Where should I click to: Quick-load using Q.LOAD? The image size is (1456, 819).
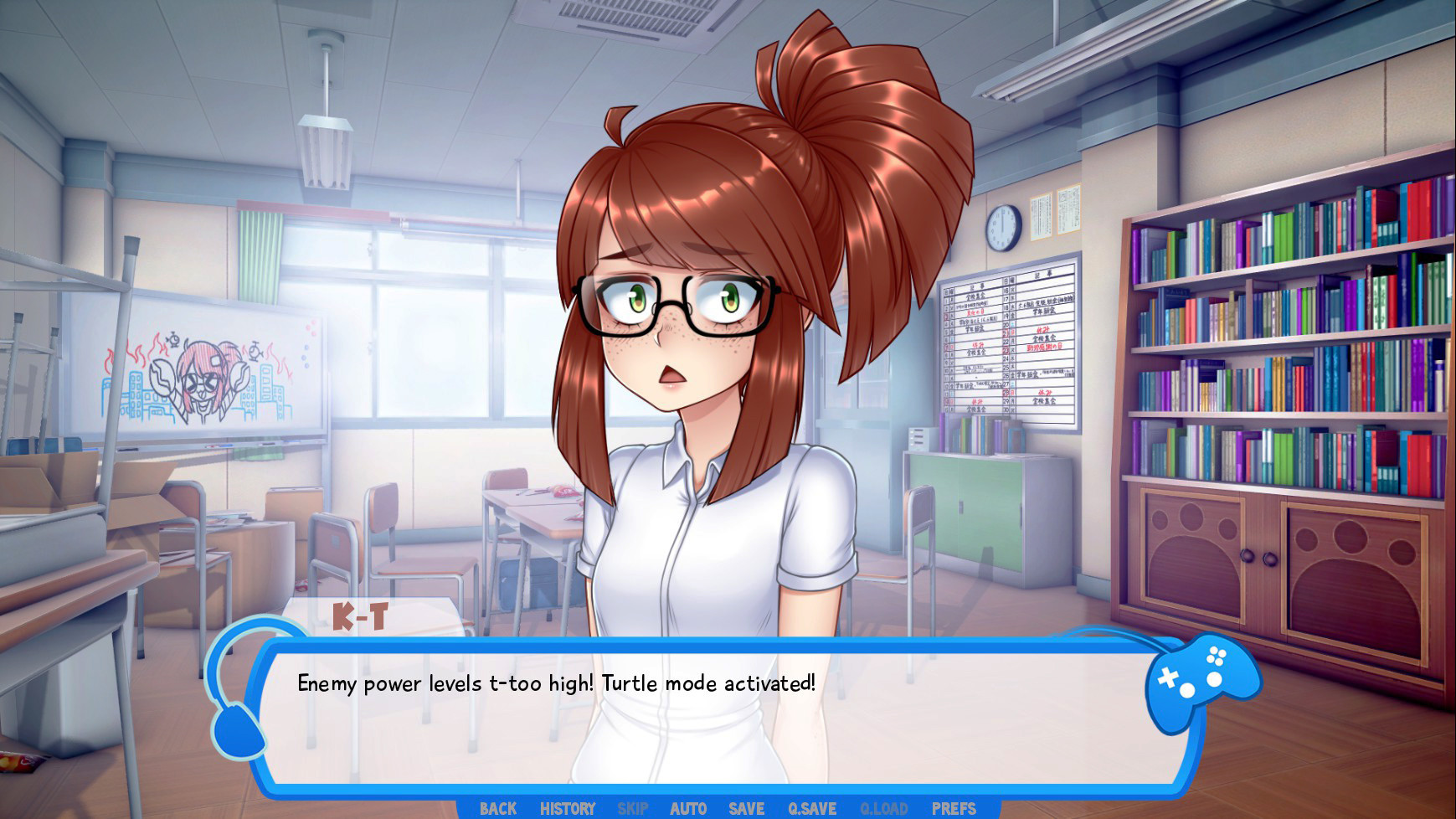[x=882, y=809]
